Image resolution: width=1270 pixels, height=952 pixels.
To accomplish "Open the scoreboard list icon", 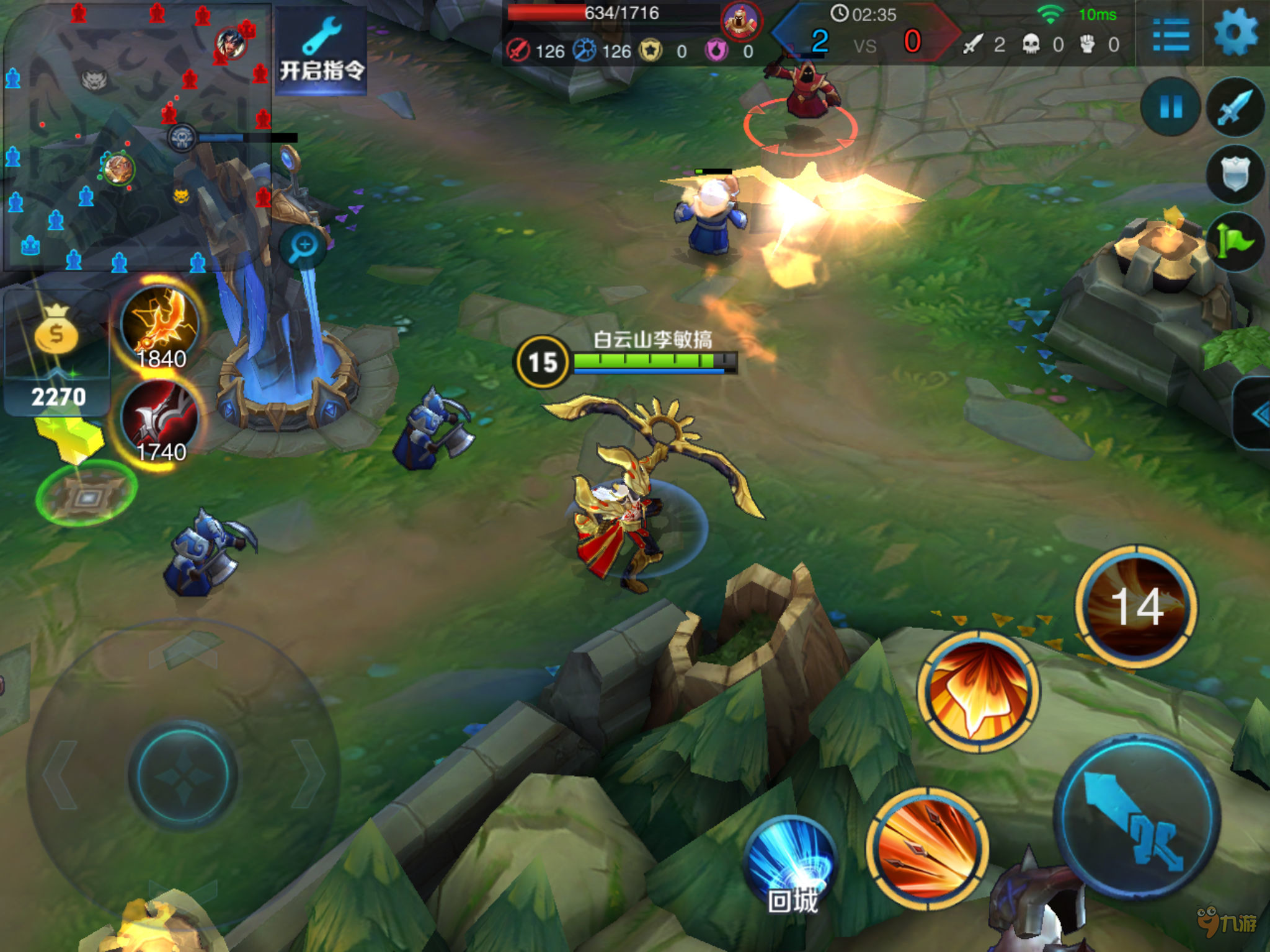I will click(x=1170, y=34).
